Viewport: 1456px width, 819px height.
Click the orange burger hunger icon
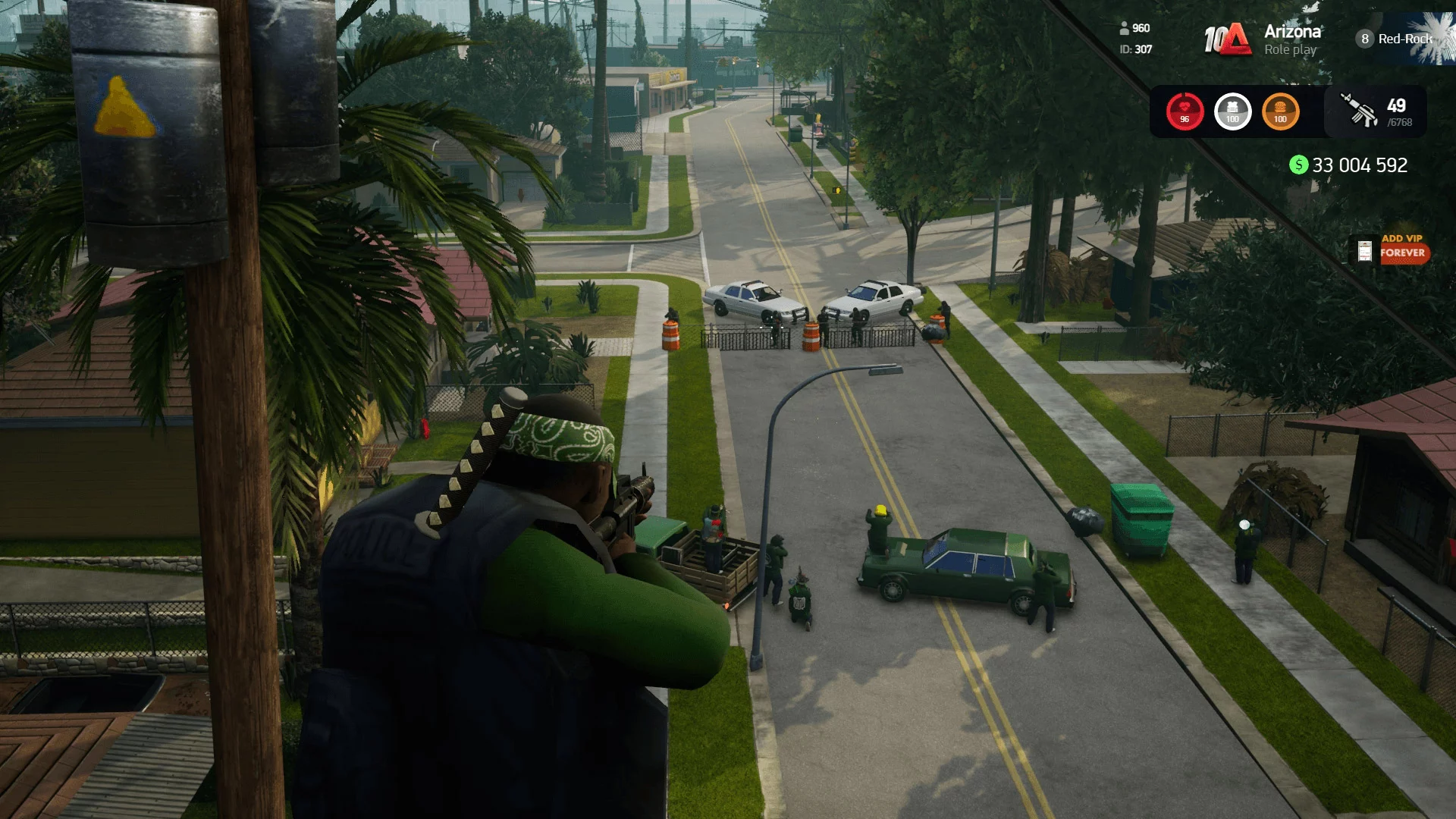click(x=1280, y=111)
